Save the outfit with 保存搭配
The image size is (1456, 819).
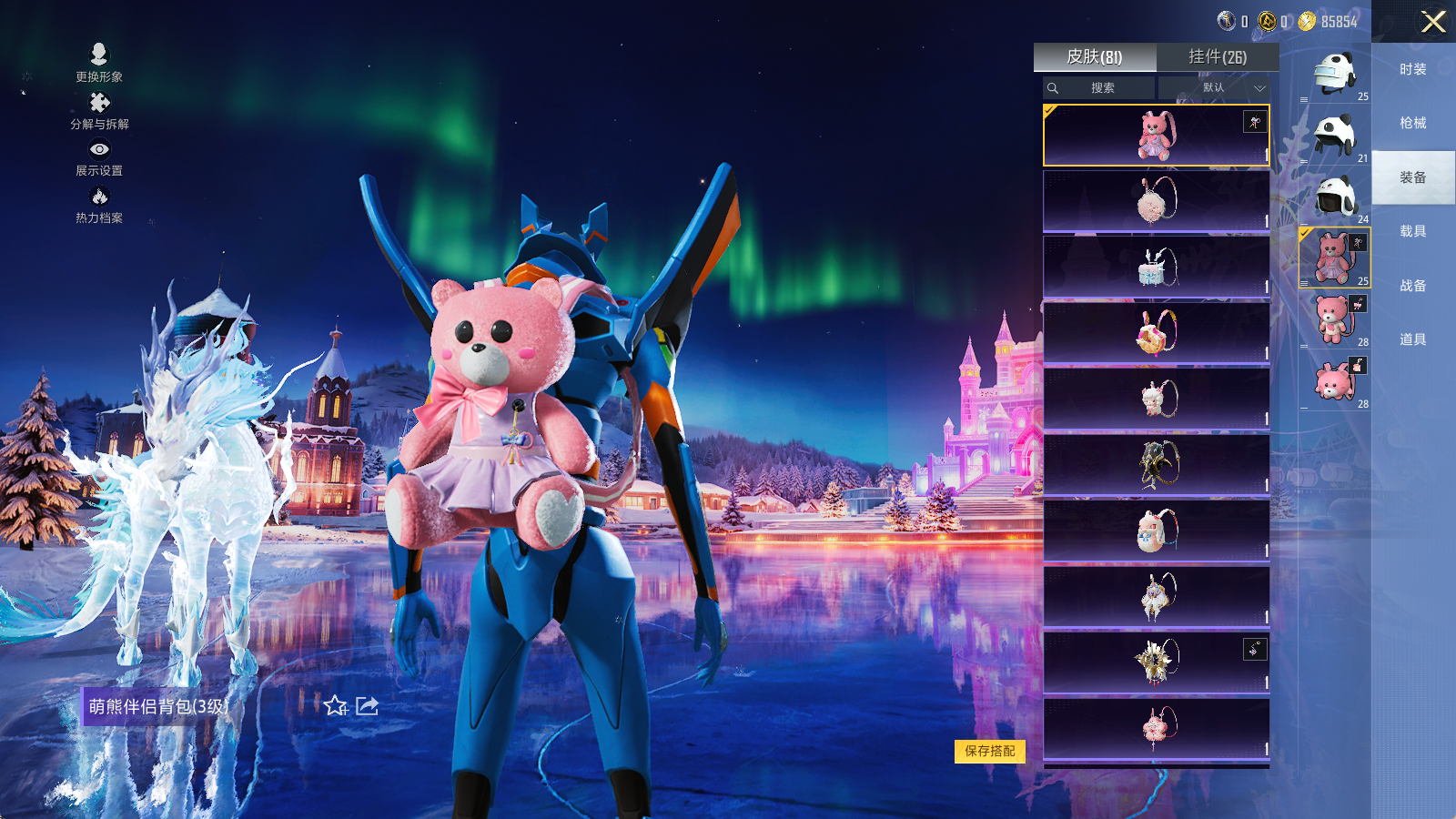[990, 751]
